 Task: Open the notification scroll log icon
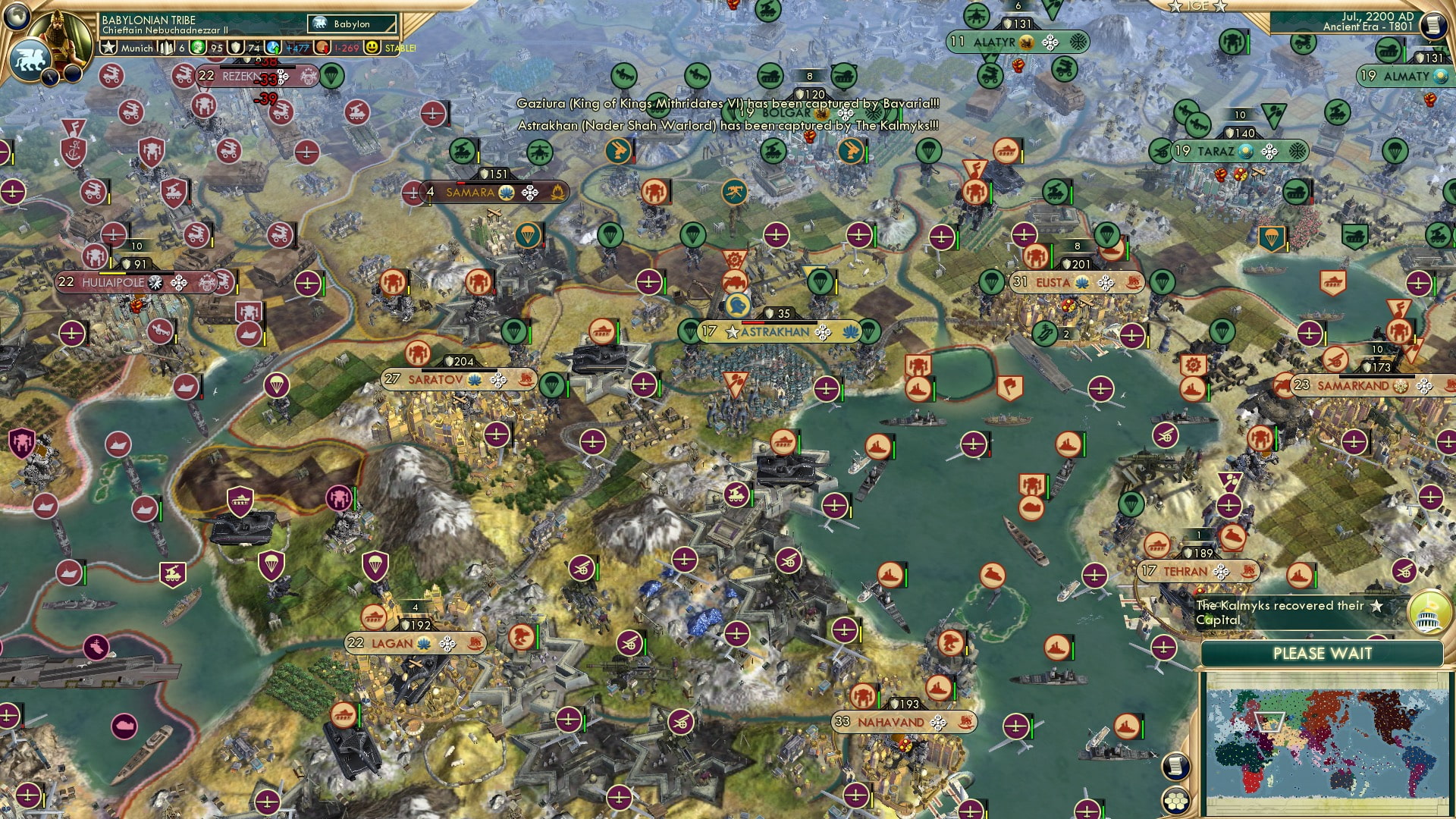1176,766
